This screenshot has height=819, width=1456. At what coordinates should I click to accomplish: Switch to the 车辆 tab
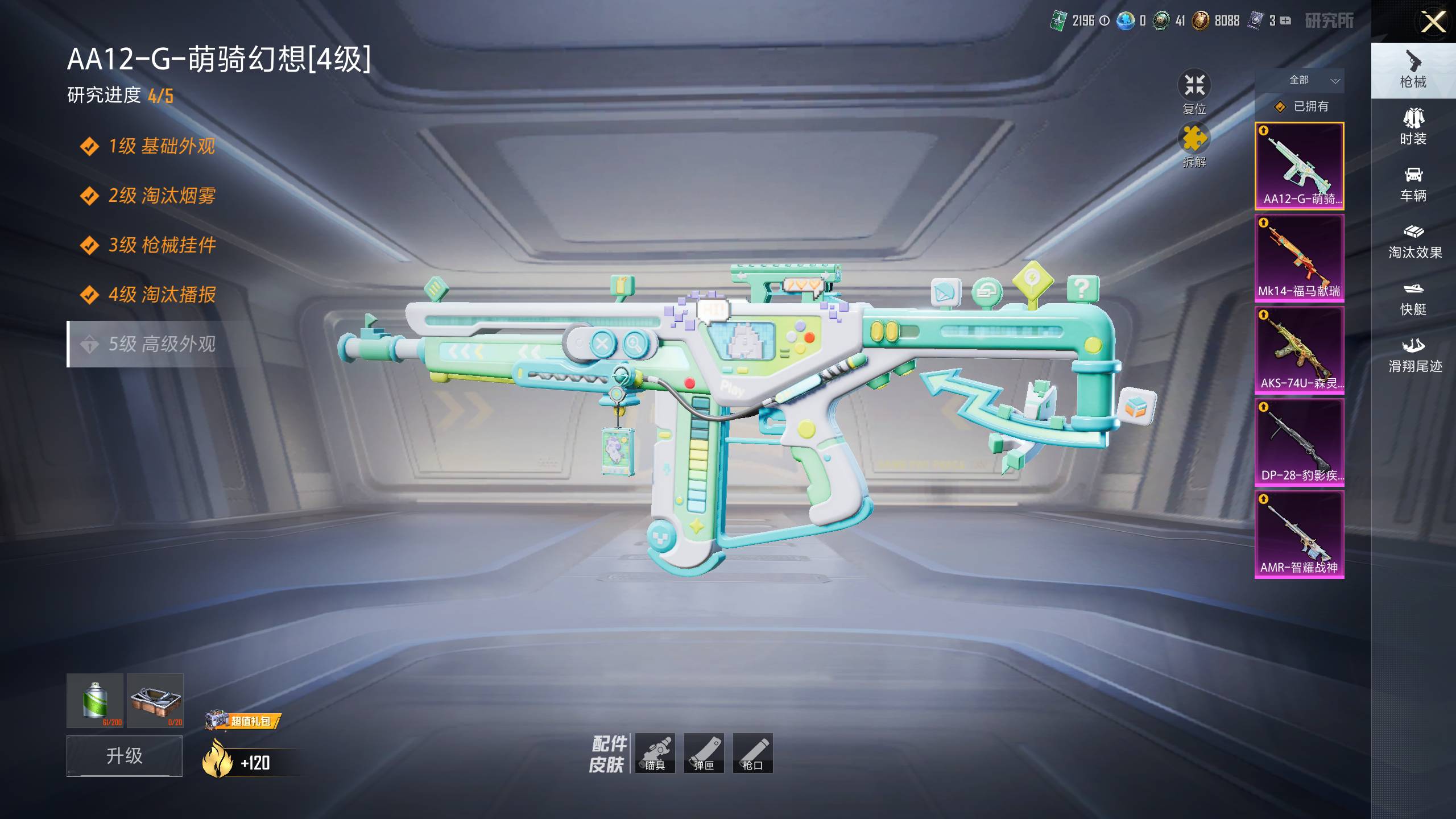click(1413, 184)
